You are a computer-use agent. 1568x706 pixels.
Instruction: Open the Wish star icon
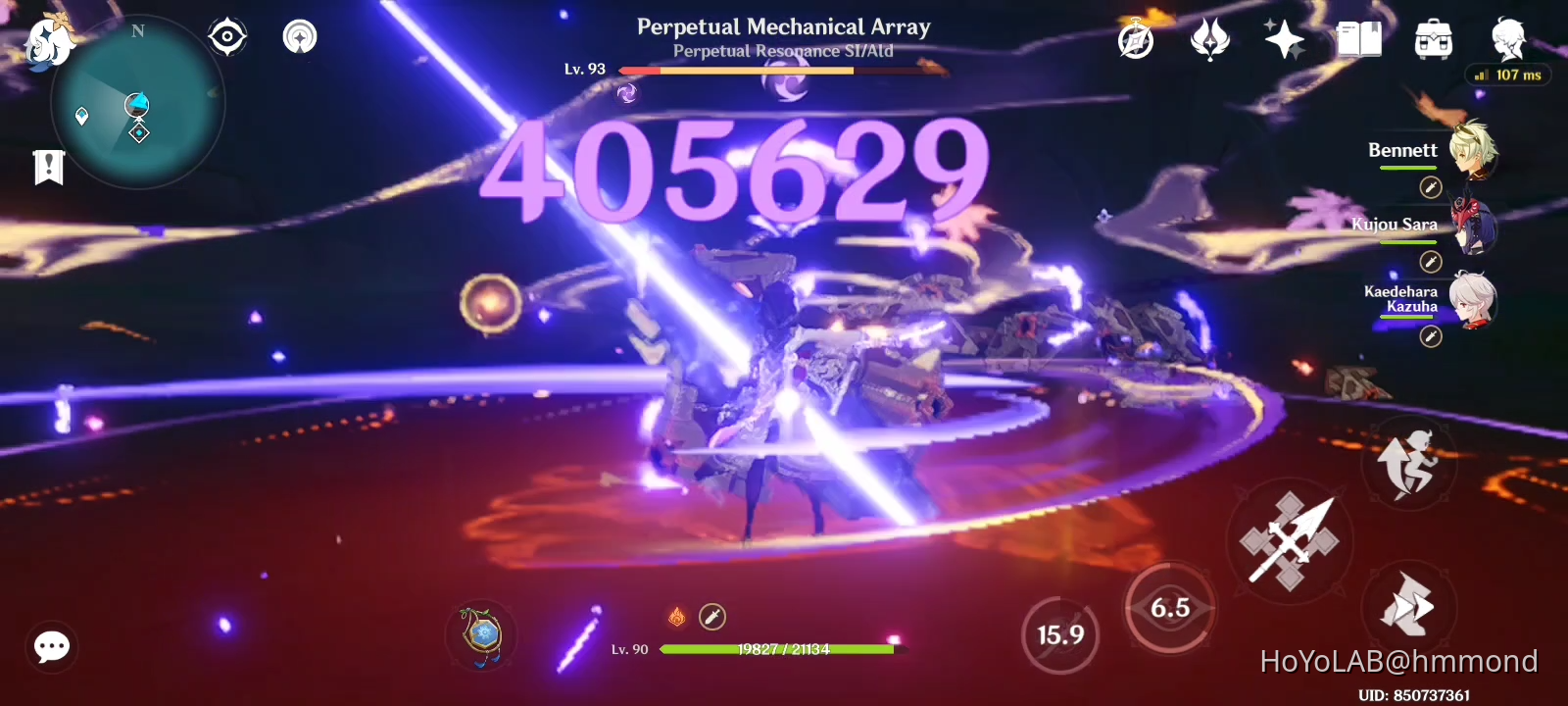1285,39
